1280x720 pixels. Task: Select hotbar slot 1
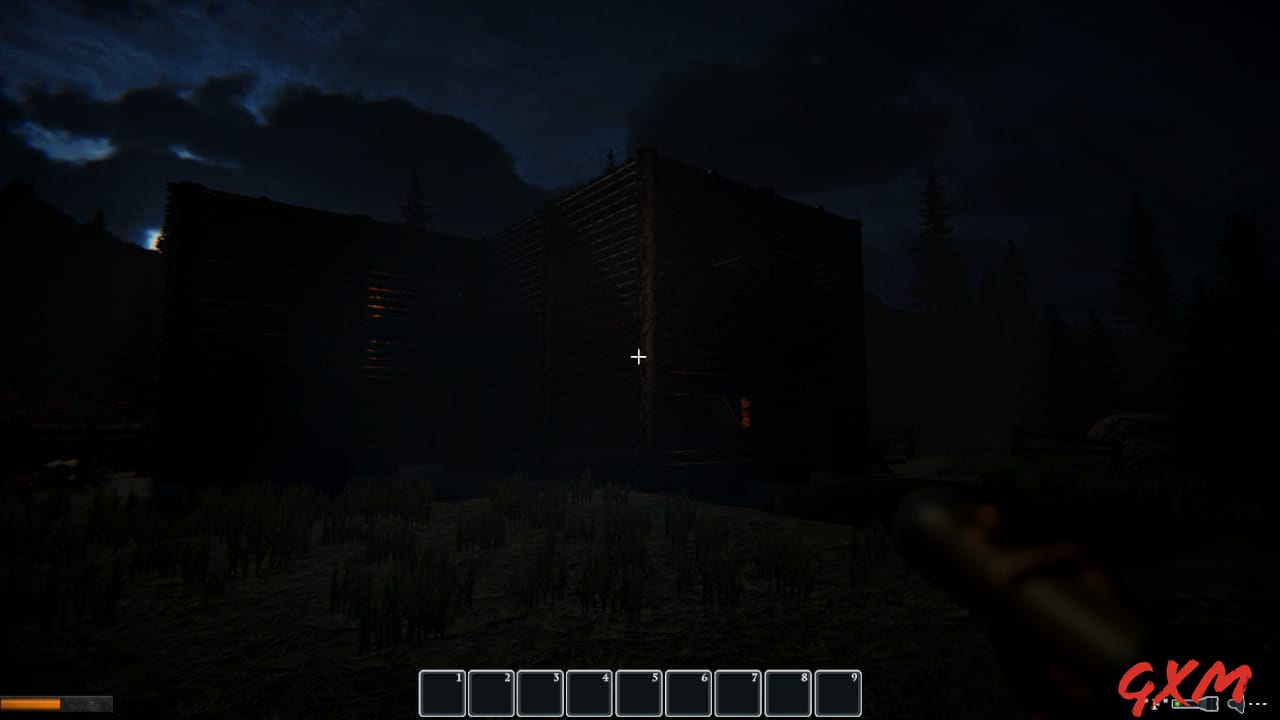click(441, 692)
